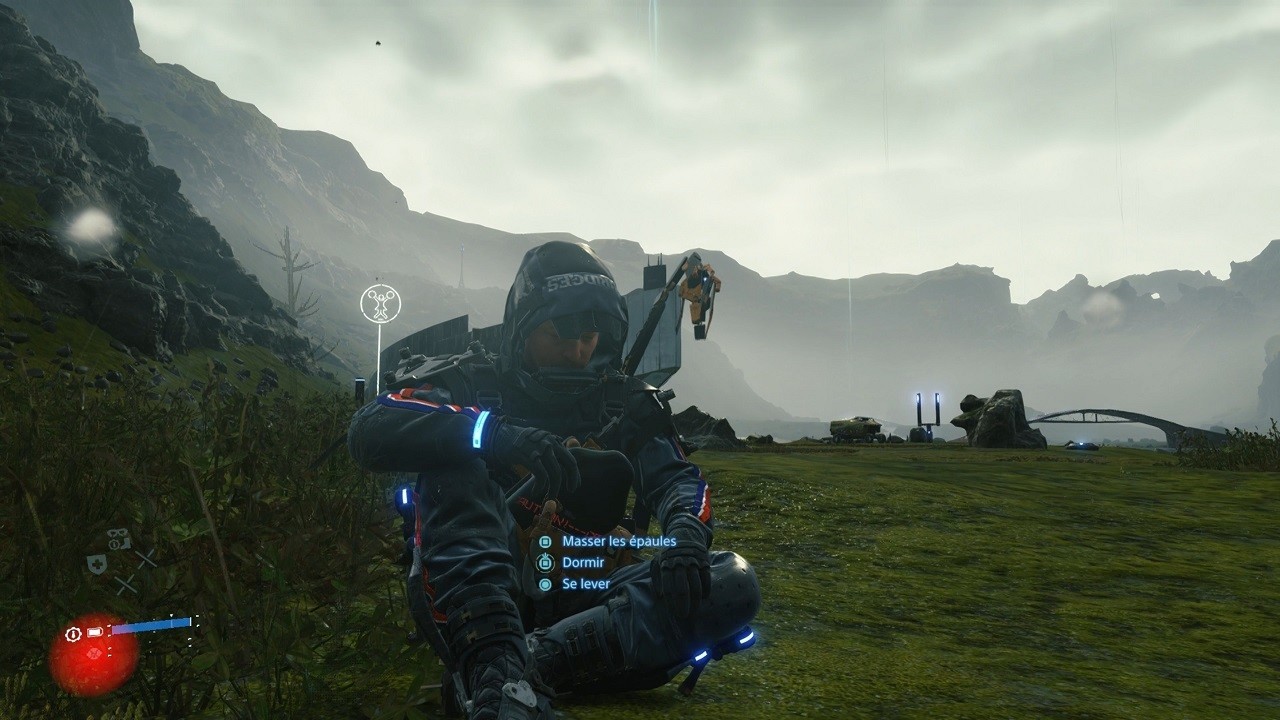Click the circle button prompt next to Se lever

click(544, 584)
